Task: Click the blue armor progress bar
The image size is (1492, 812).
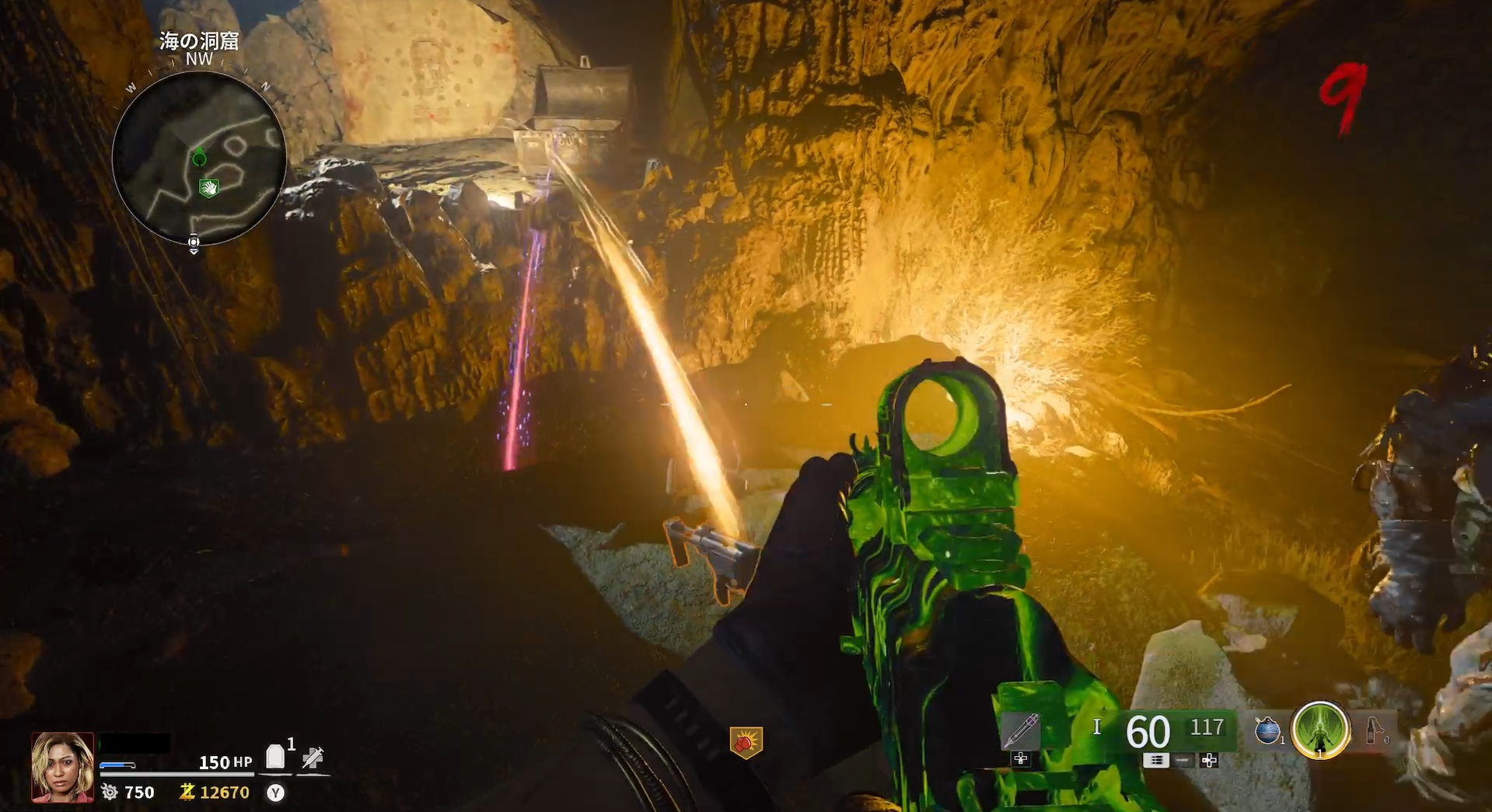Action: pos(117,765)
